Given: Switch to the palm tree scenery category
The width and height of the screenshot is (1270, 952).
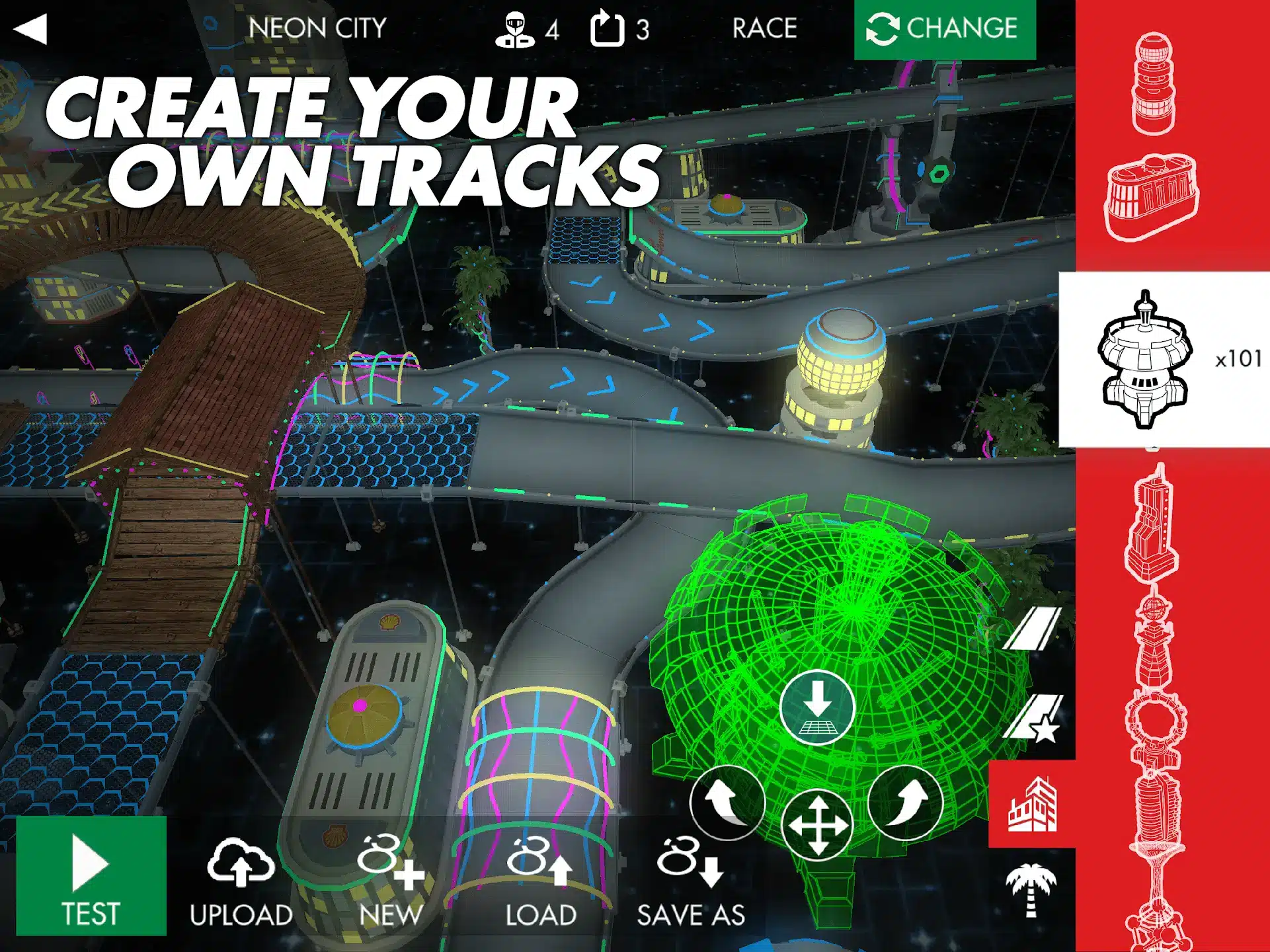Looking at the screenshot, I should pyautogui.click(x=1031, y=890).
